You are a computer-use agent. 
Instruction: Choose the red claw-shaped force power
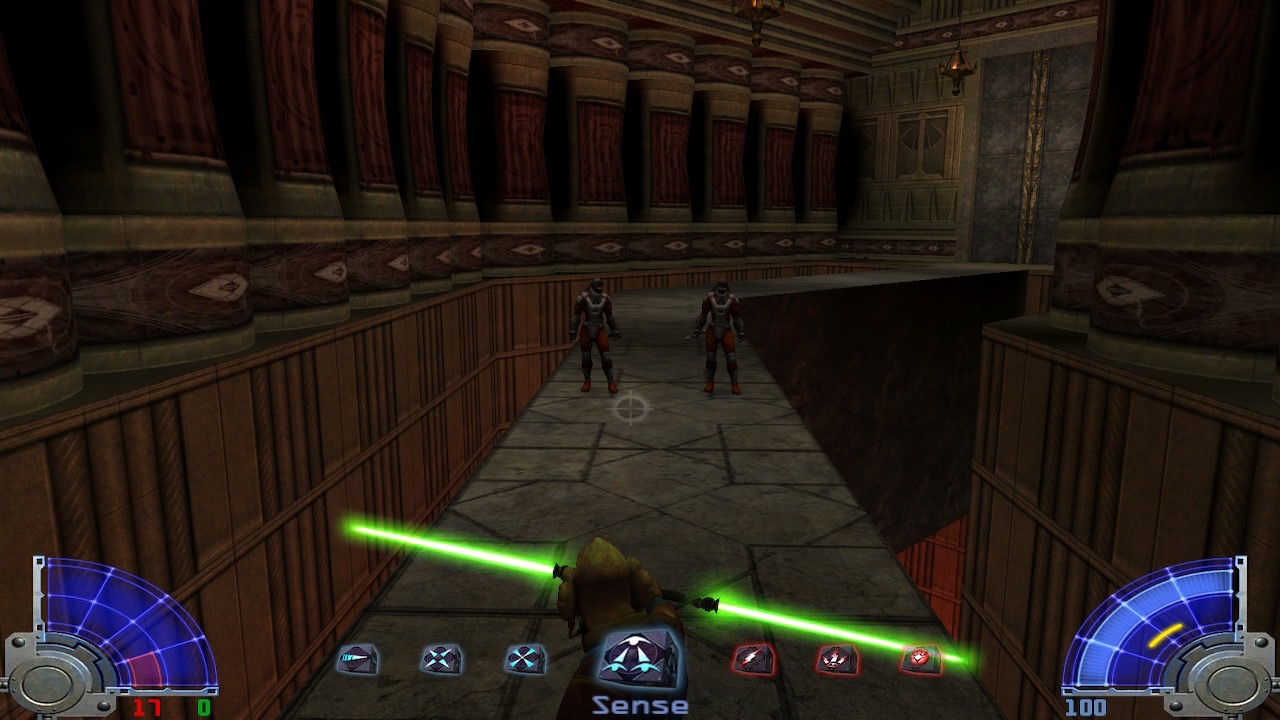835,659
